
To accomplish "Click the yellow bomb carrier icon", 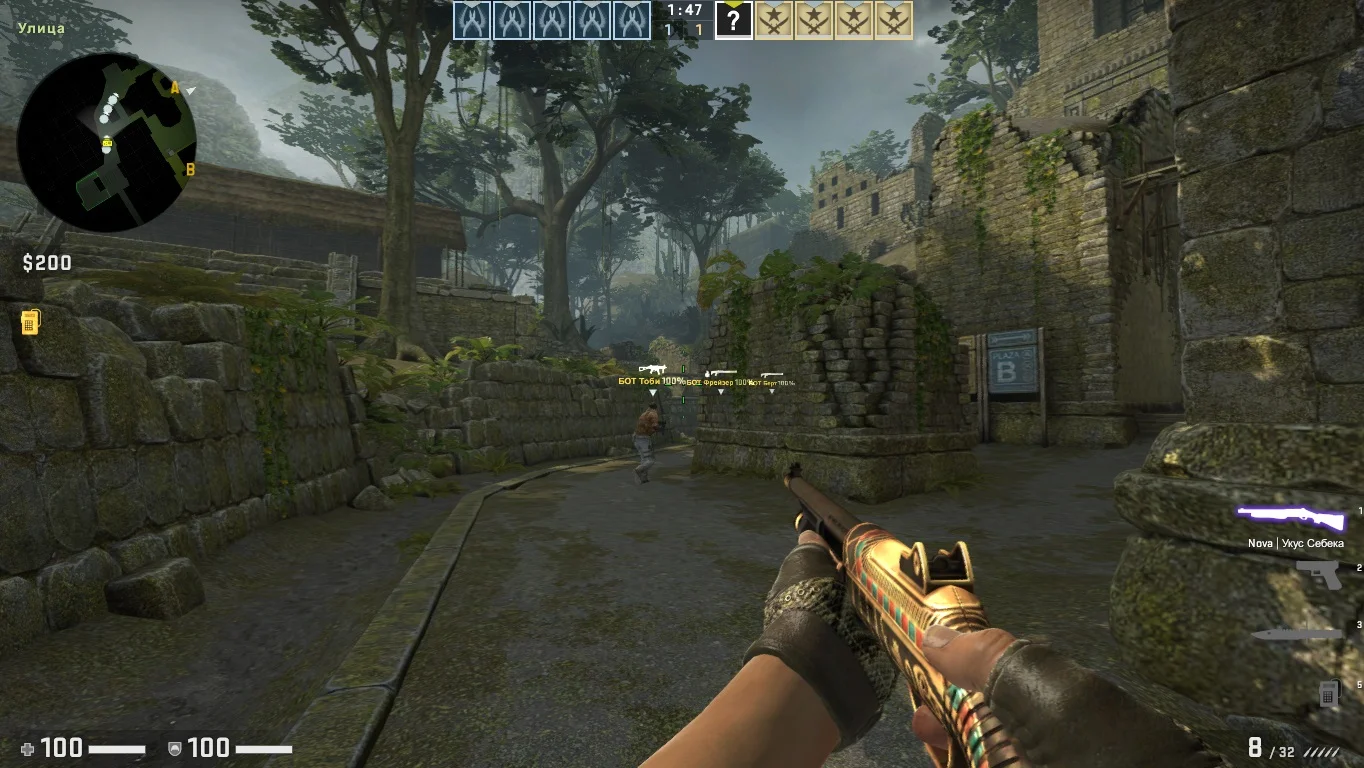I will [x=30, y=322].
